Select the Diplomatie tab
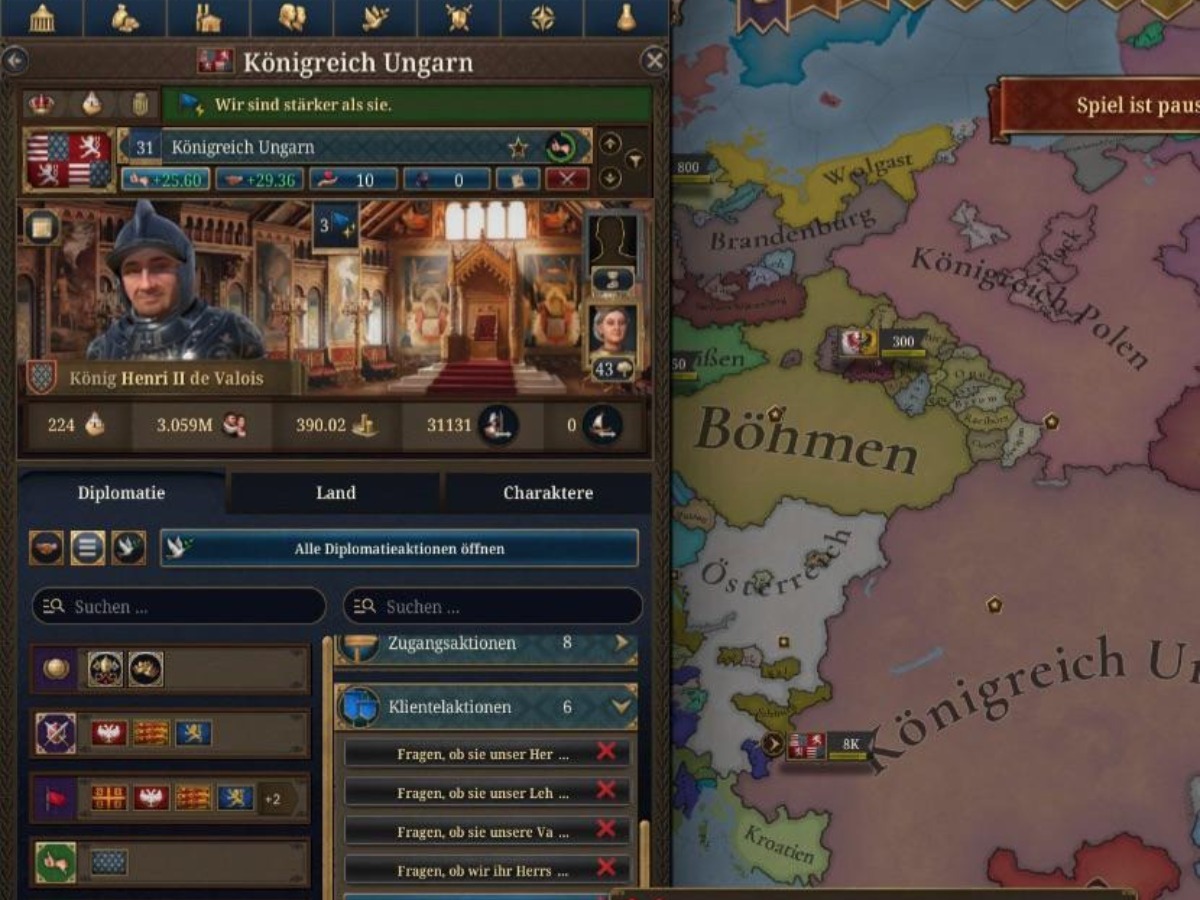The width and height of the screenshot is (1200, 900). [121, 493]
